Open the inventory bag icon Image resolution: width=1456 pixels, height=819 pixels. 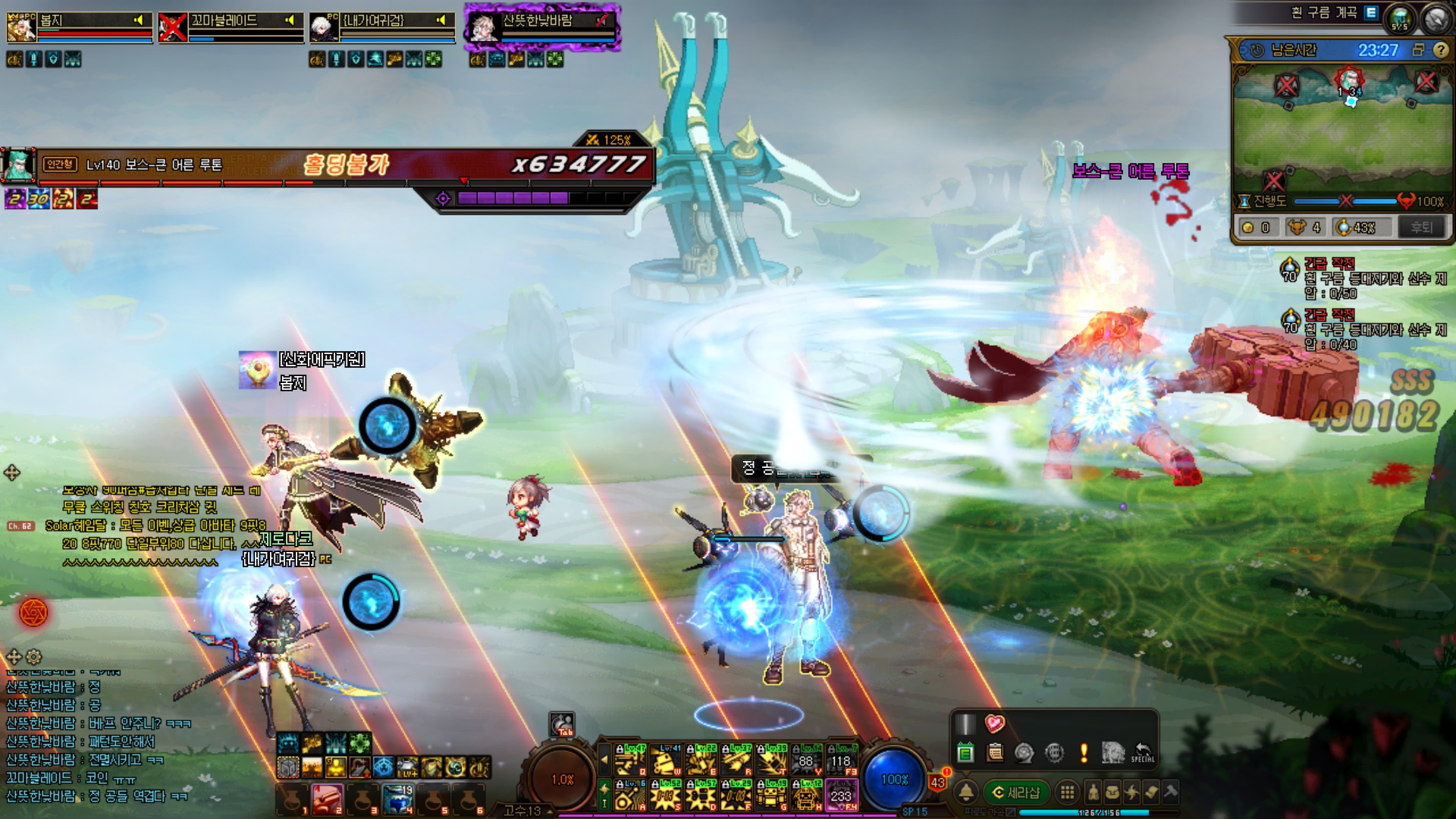click(x=1112, y=792)
